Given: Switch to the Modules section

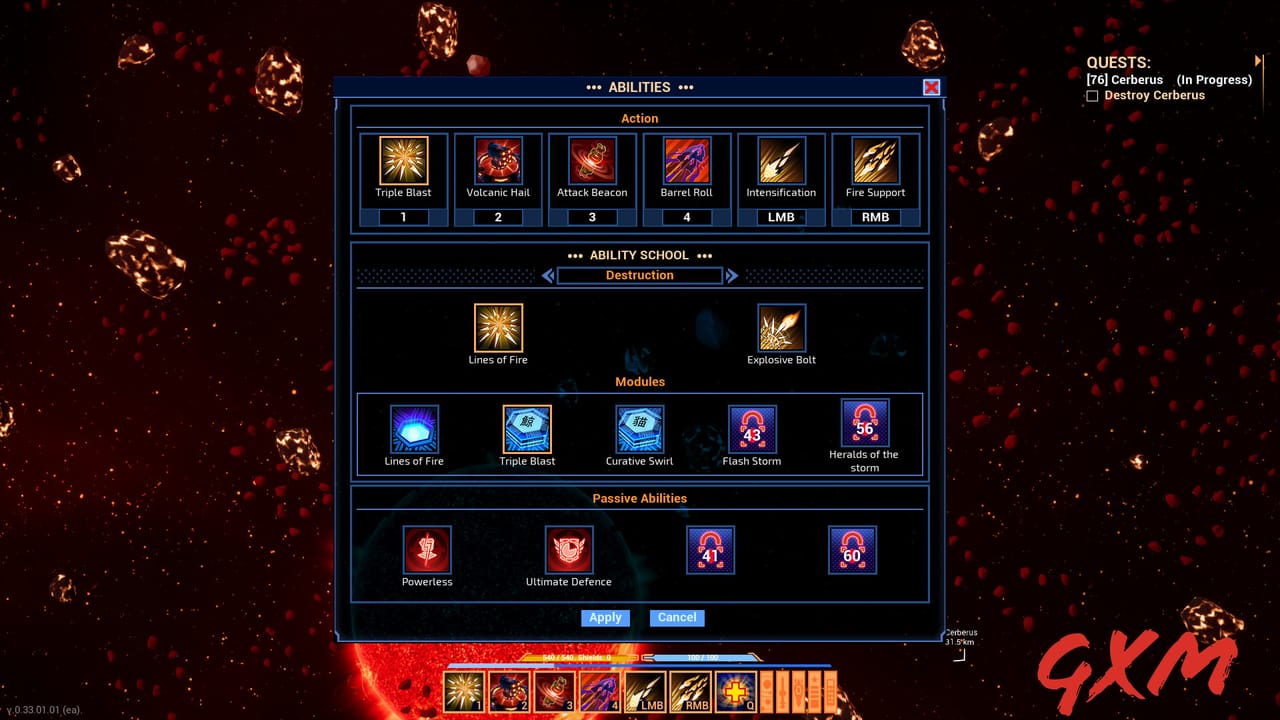Looking at the screenshot, I should 639,382.
